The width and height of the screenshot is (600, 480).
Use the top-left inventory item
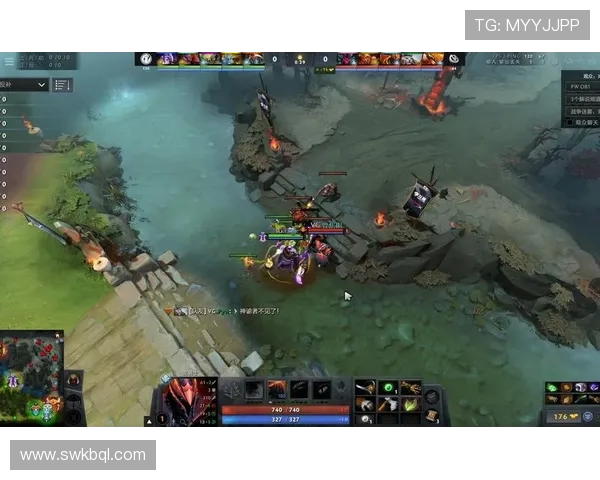click(365, 387)
